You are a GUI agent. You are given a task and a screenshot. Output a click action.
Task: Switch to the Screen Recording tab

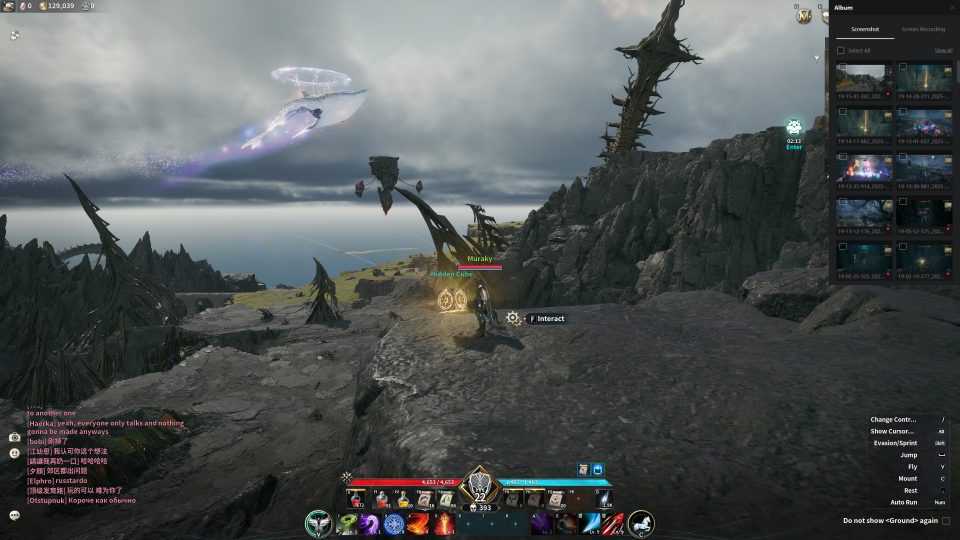(x=923, y=30)
